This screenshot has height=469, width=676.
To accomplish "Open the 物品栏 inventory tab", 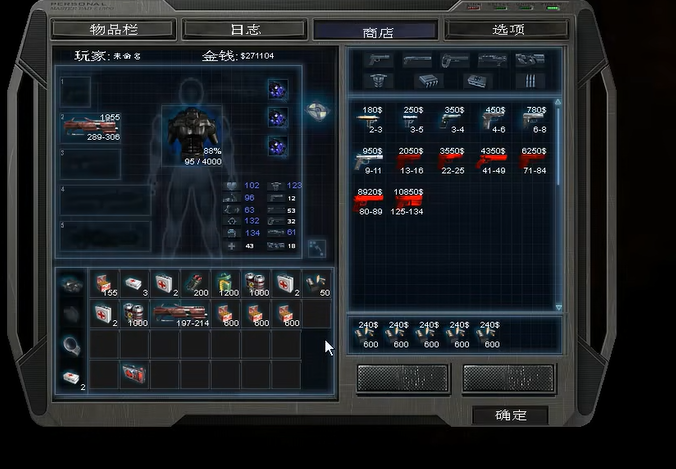I will pyautogui.click(x=111, y=29).
